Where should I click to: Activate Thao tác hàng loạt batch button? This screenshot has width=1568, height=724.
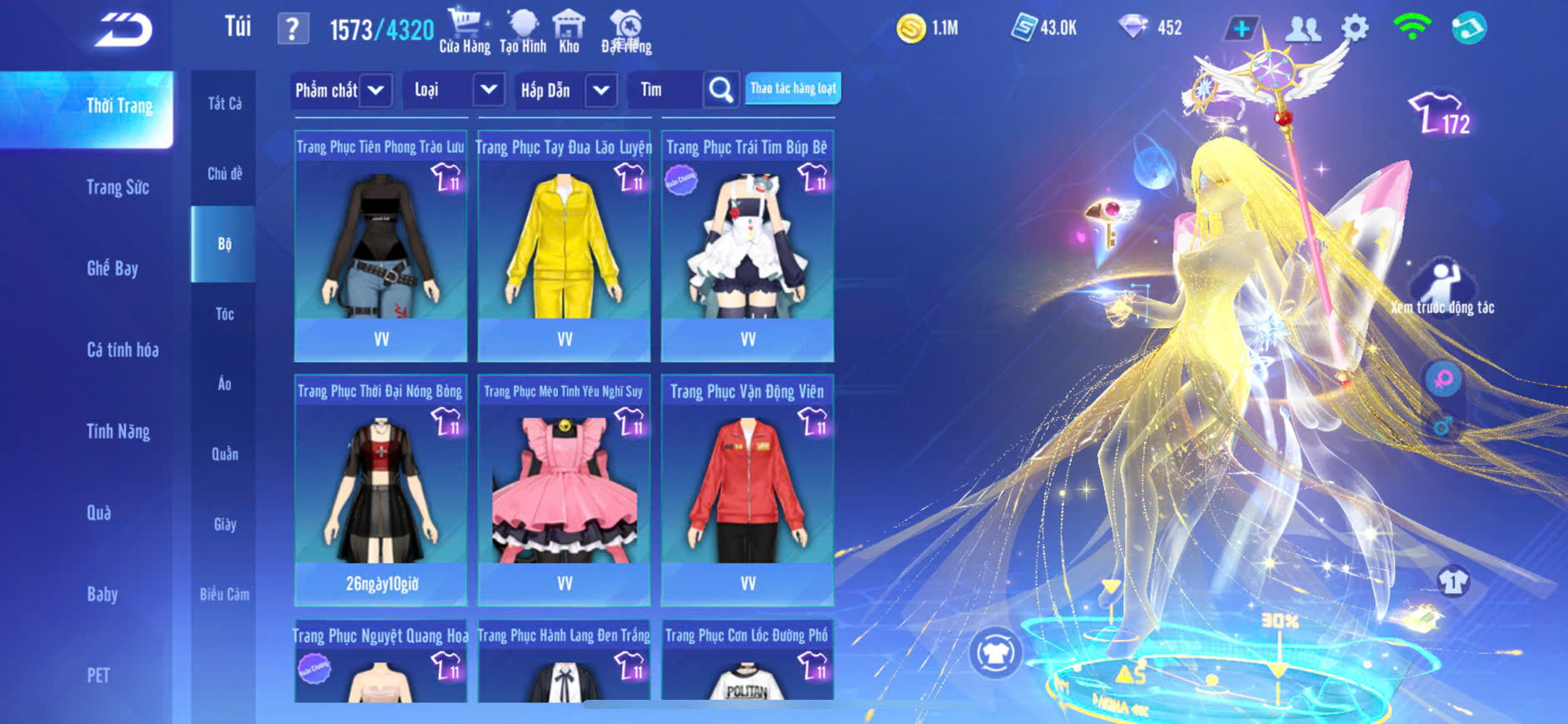(x=793, y=88)
